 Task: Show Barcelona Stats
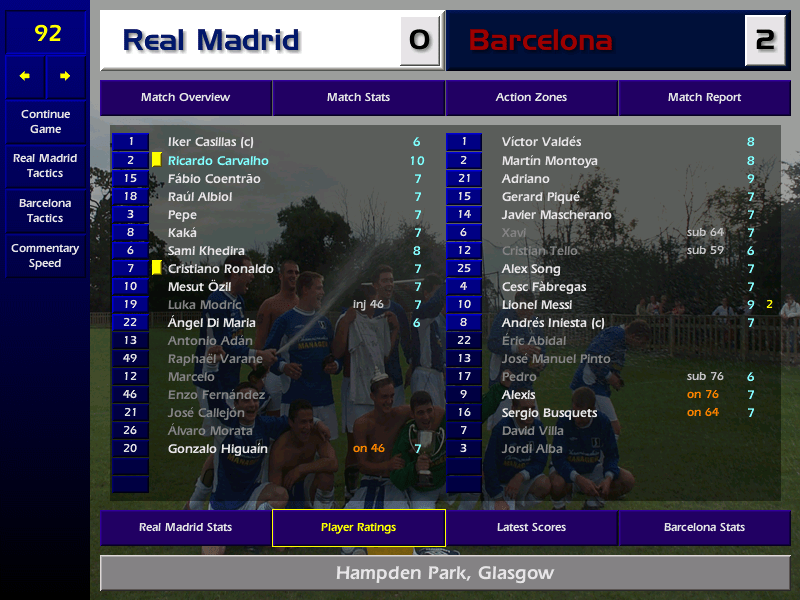(x=704, y=528)
